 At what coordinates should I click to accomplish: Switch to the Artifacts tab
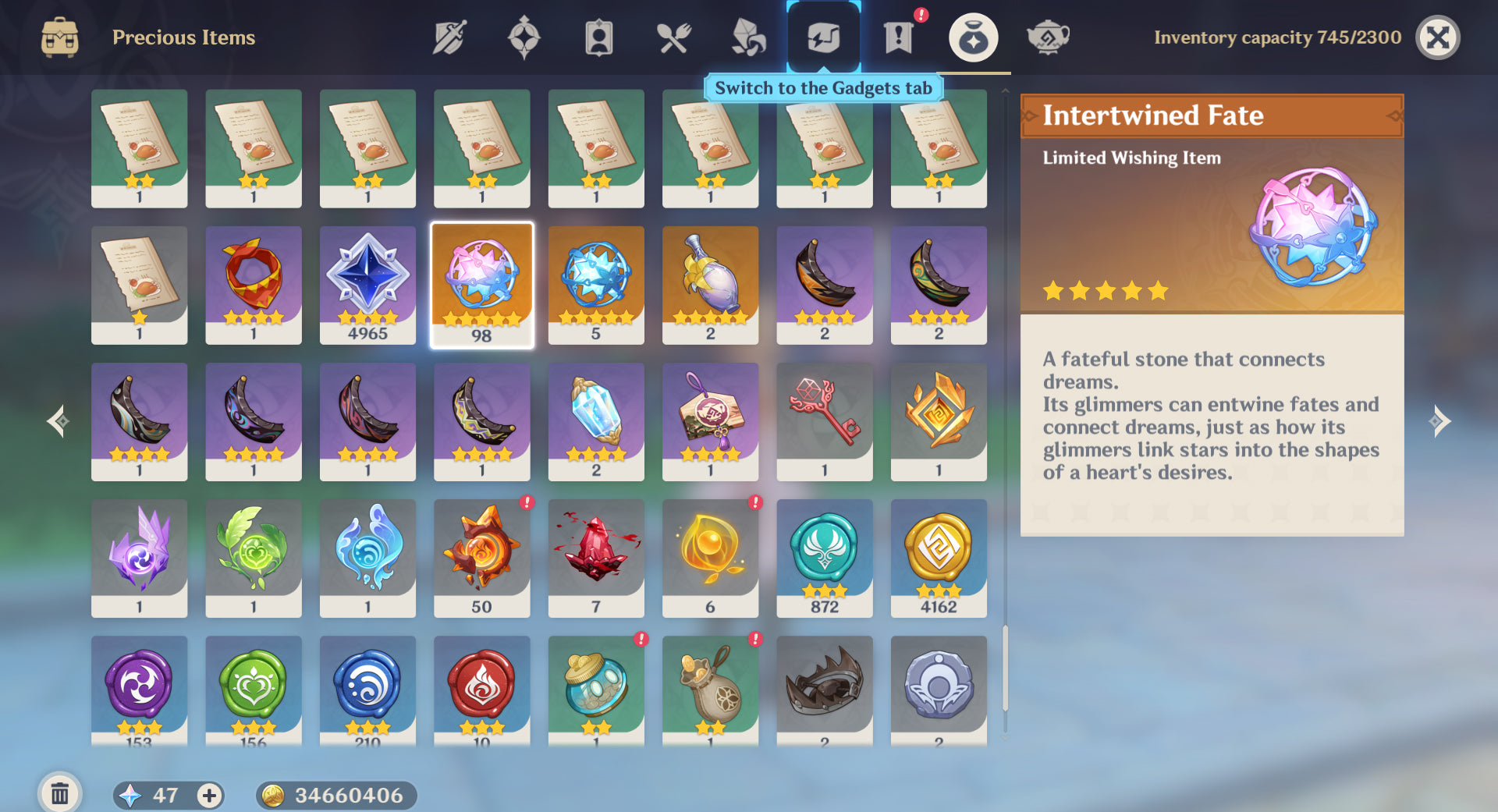pyautogui.click(x=524, y=37)
